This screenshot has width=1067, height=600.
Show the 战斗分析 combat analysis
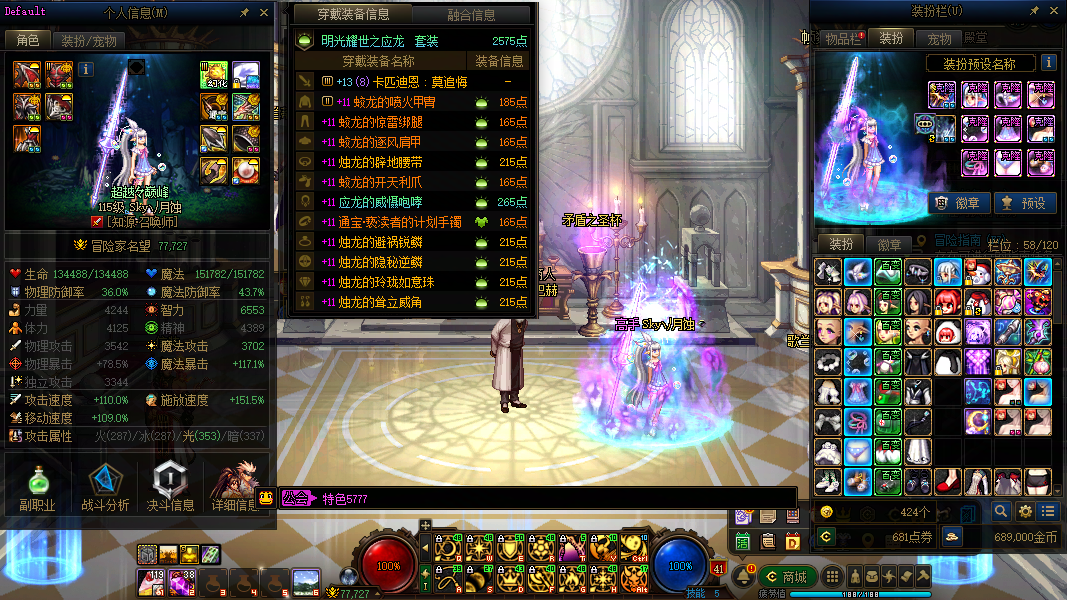tap(105, 487)
